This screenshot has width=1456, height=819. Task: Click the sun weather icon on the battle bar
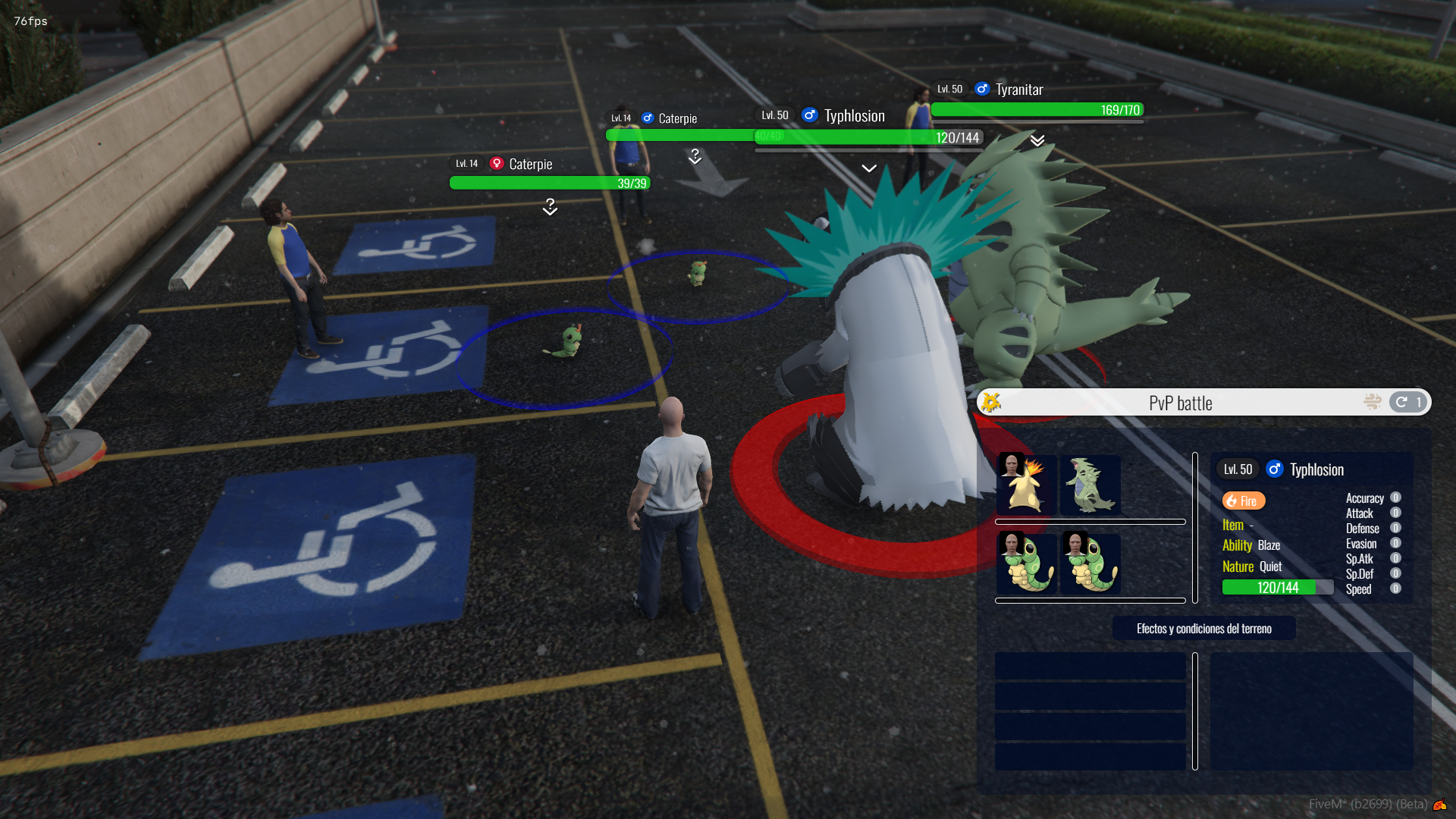coord(991,402)
